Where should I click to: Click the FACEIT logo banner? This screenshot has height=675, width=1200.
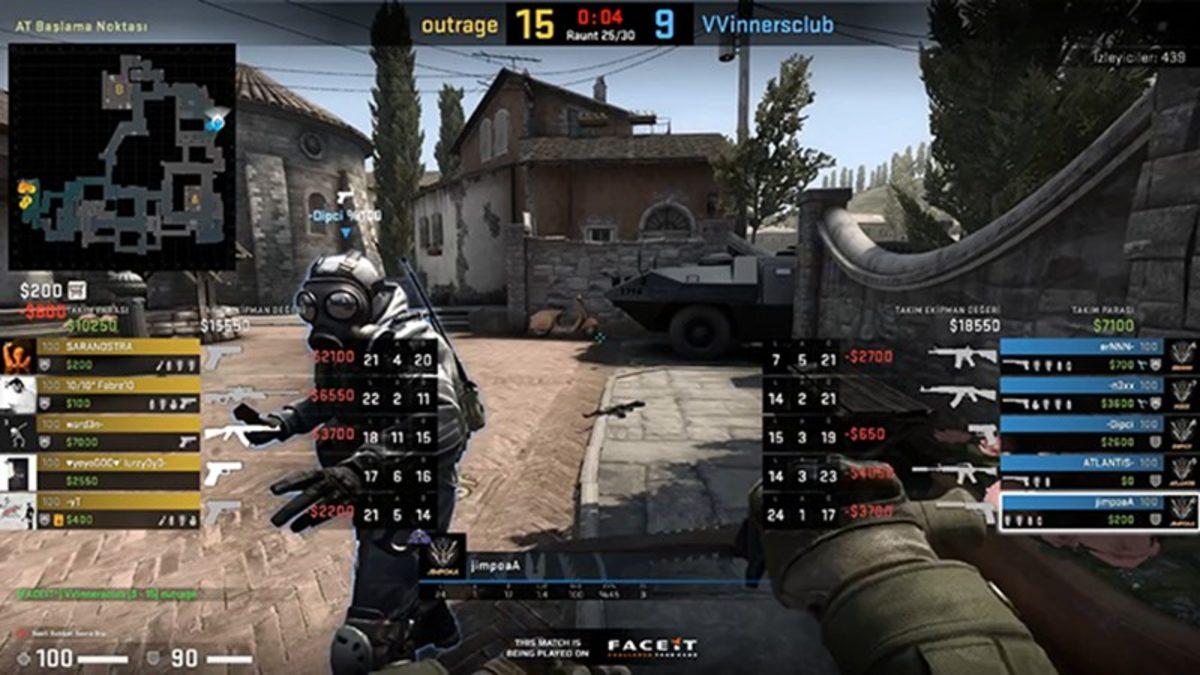(649, 647)
